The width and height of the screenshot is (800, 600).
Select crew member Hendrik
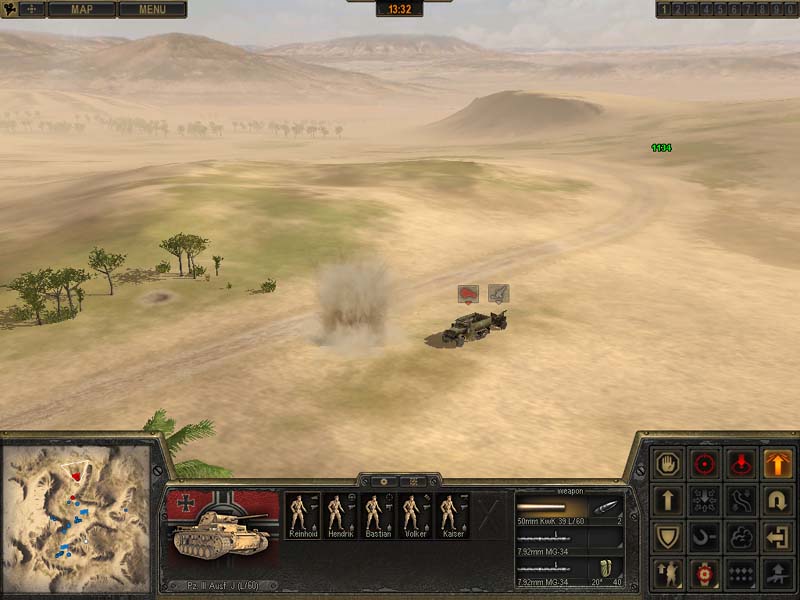[x=340, y=516]
